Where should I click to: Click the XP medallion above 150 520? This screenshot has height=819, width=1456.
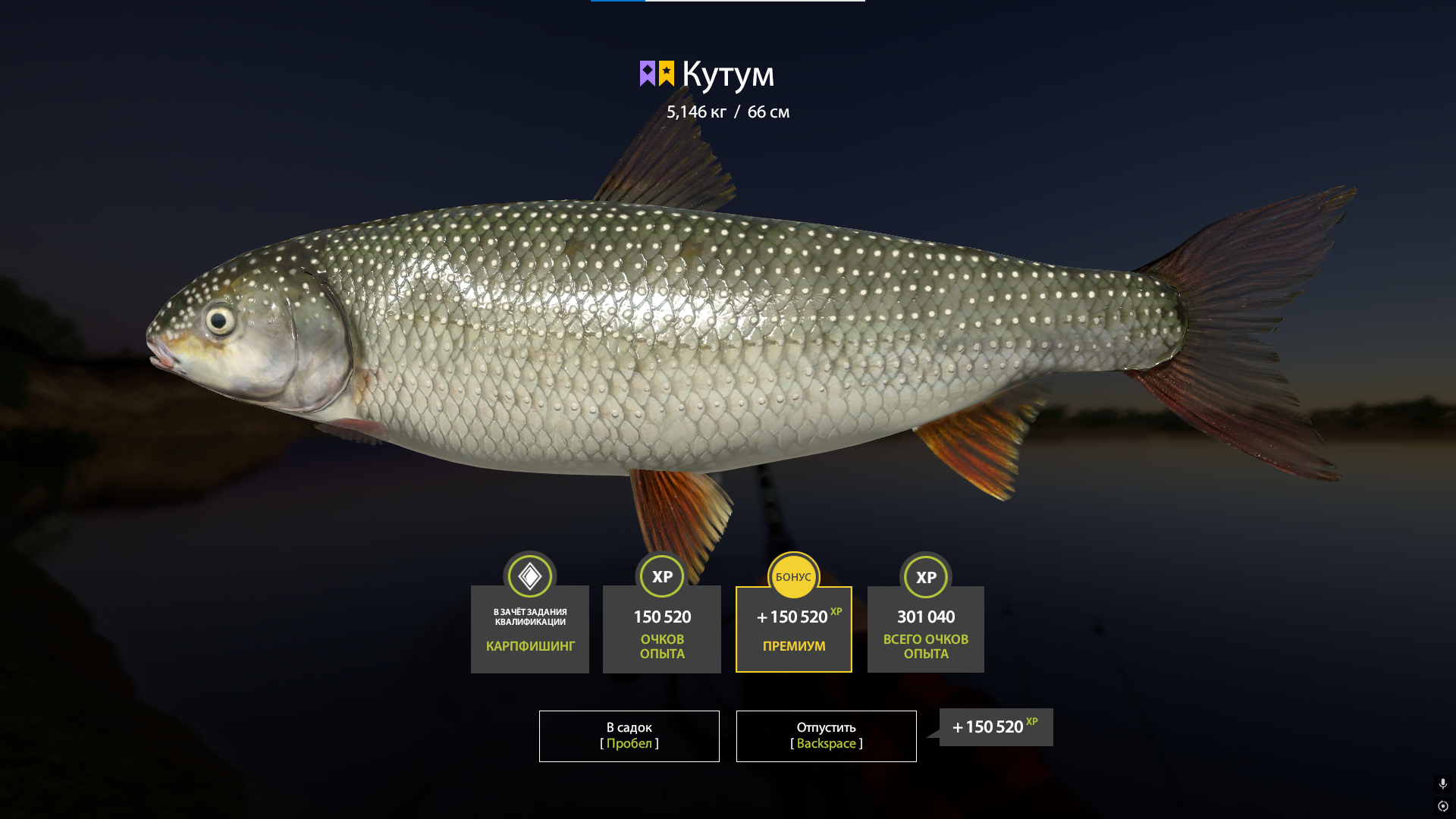661,576
